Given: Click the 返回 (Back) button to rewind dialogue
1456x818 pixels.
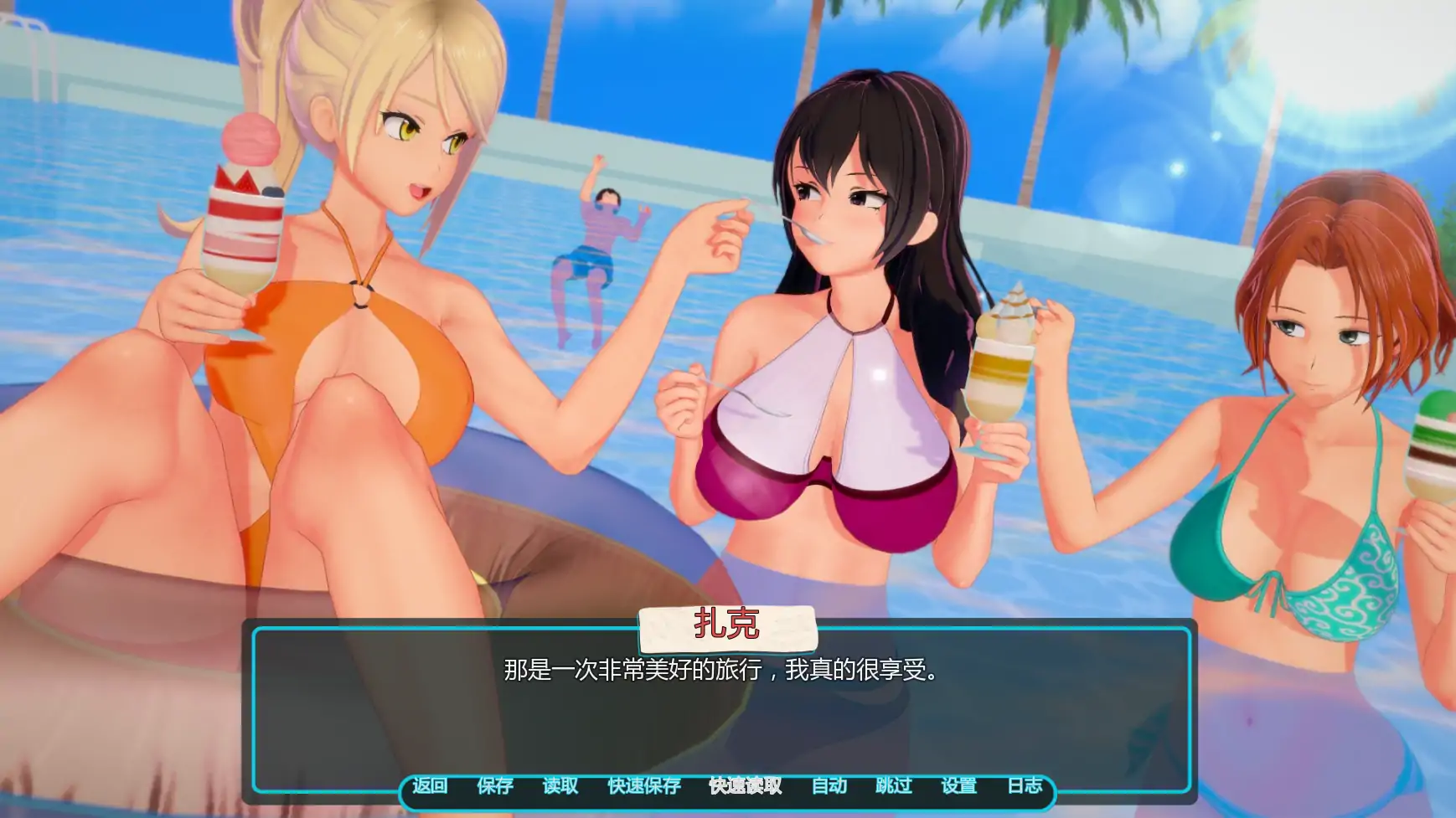Looking at the screenshot, I should pyautogui.click(x=429, y=787).
